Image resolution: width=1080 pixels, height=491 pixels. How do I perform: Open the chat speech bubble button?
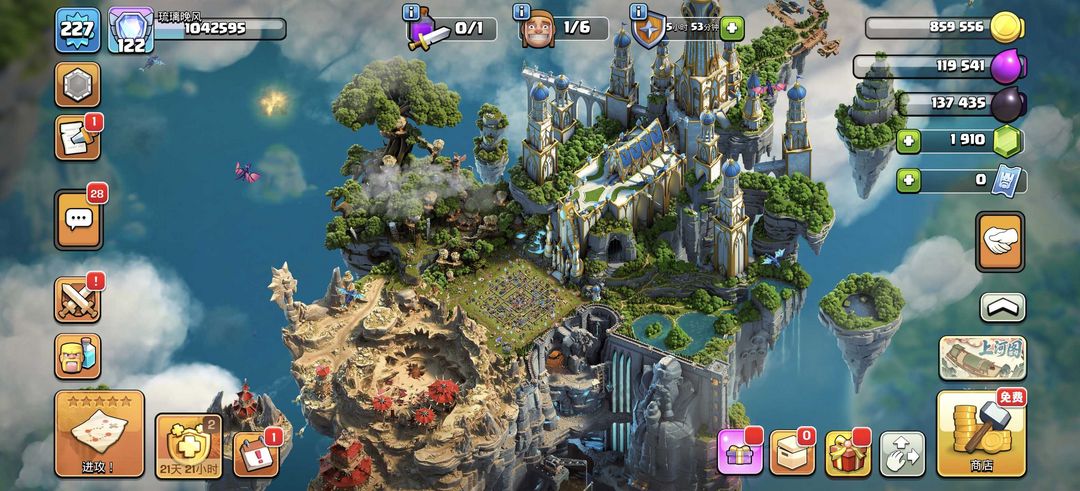point(77,218)
